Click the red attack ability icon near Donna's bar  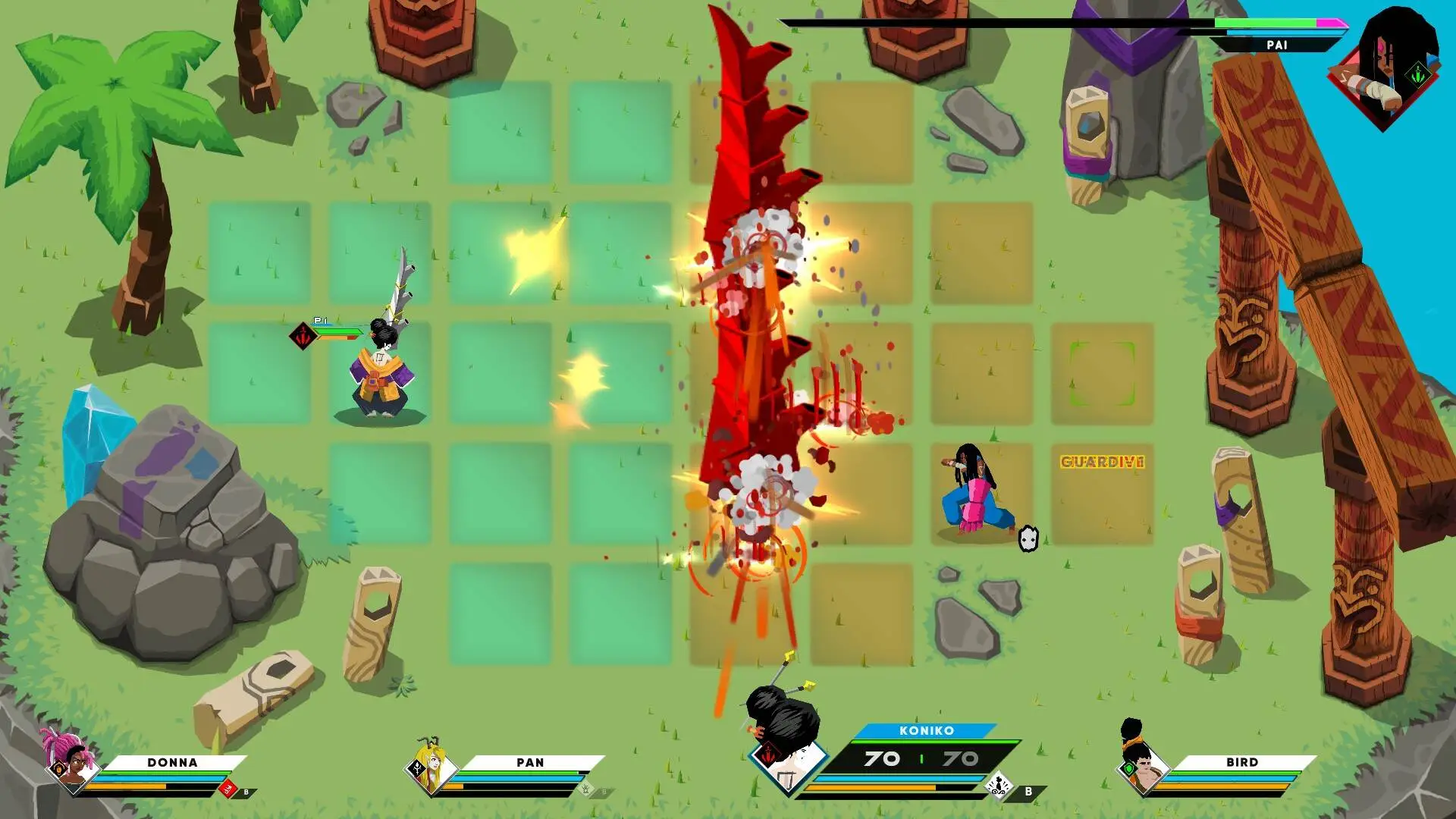point(227,789)
